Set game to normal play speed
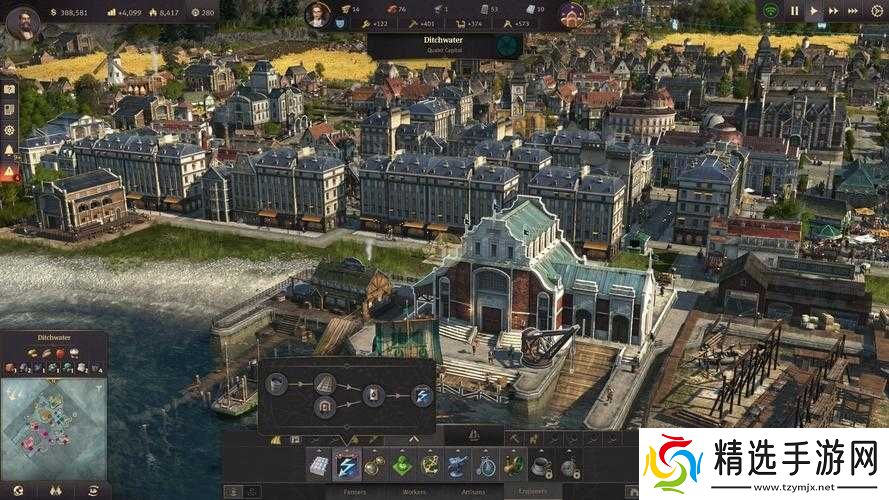Viewport: 889px width, 500px height. (814, 11)
